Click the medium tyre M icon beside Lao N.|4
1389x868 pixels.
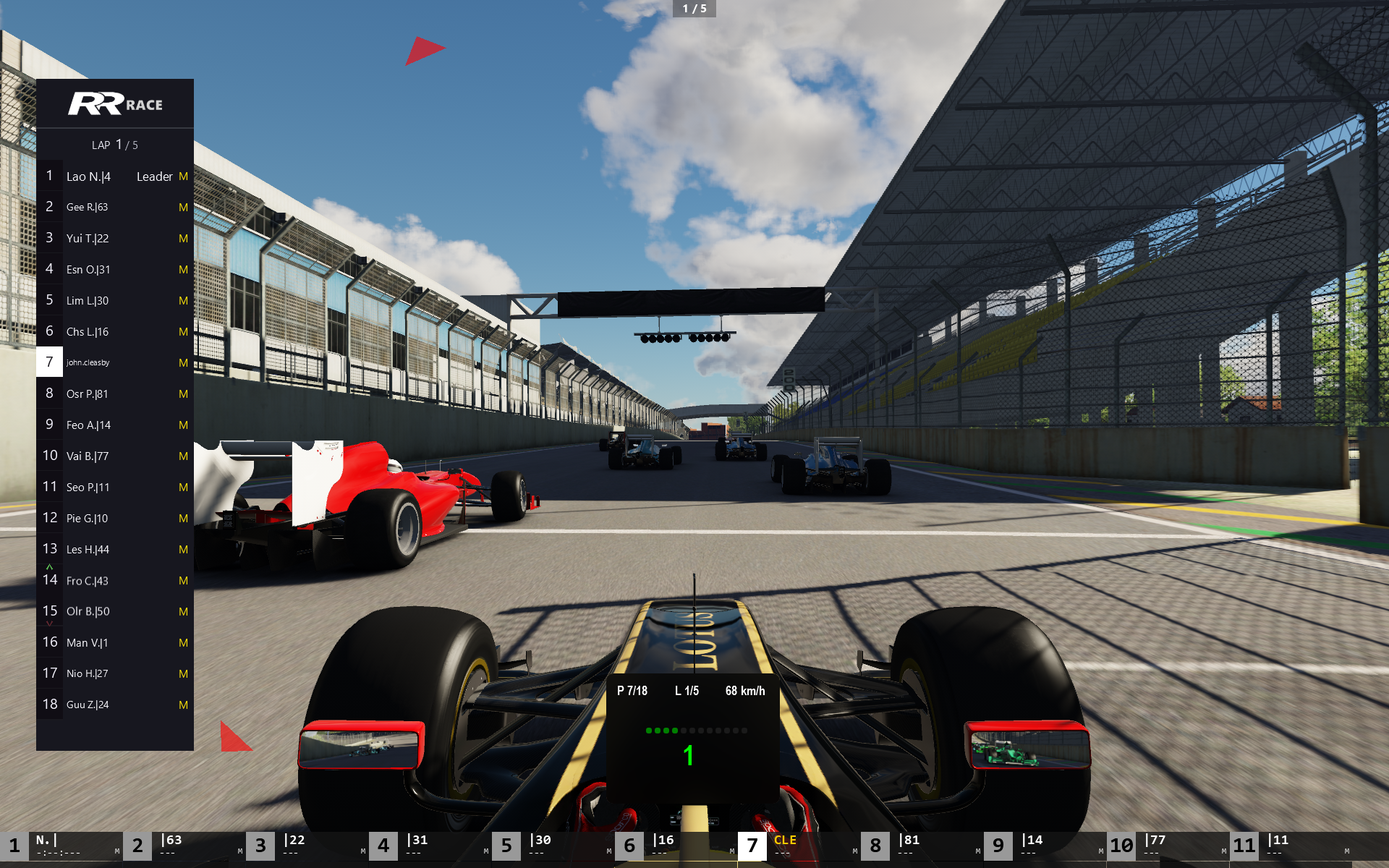click(x=183, y=176)
